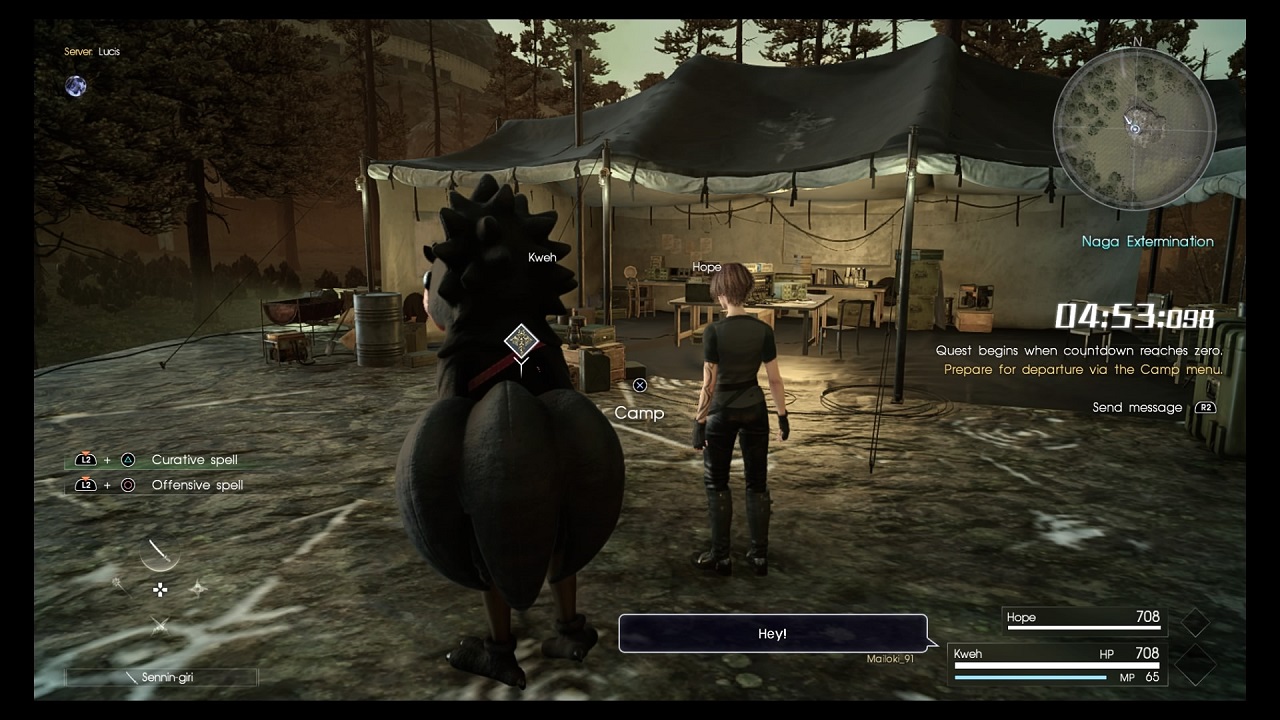This screenshot has width=1280, height=720.
Task: Select the Naga Extermination quest title
Action: click(1147, 241)
